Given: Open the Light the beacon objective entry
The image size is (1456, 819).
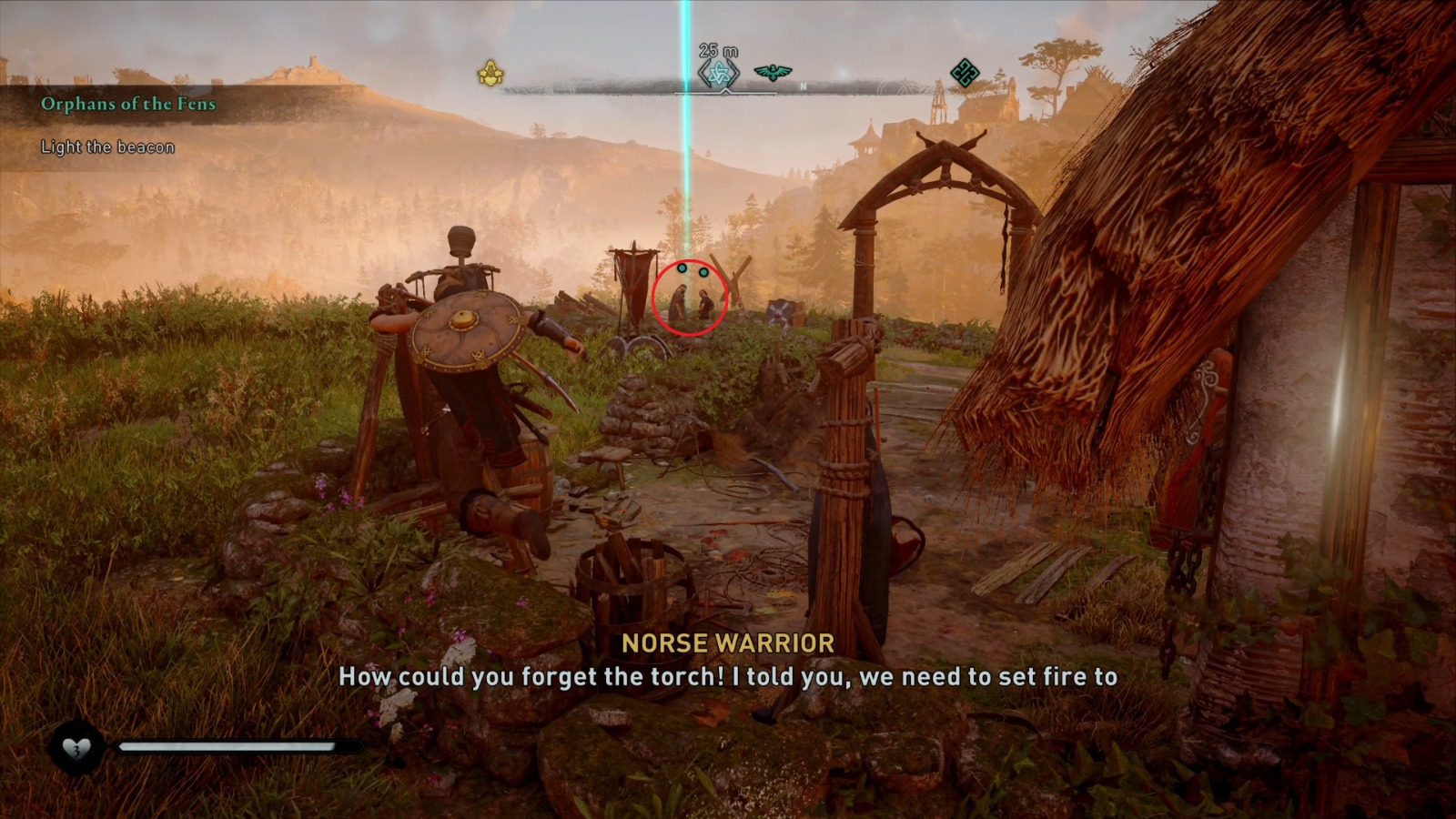Looking at the screenshot, I should 109,144.
